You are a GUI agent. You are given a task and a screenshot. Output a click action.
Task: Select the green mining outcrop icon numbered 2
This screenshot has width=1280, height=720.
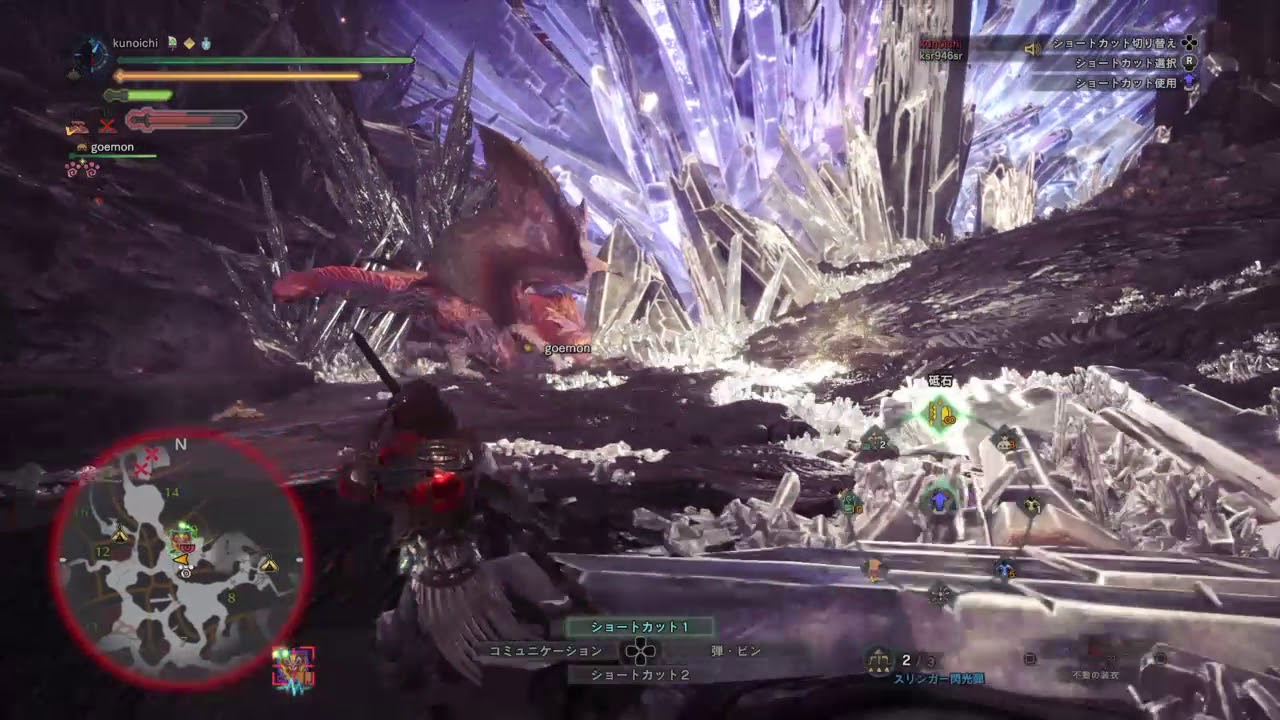873,440
